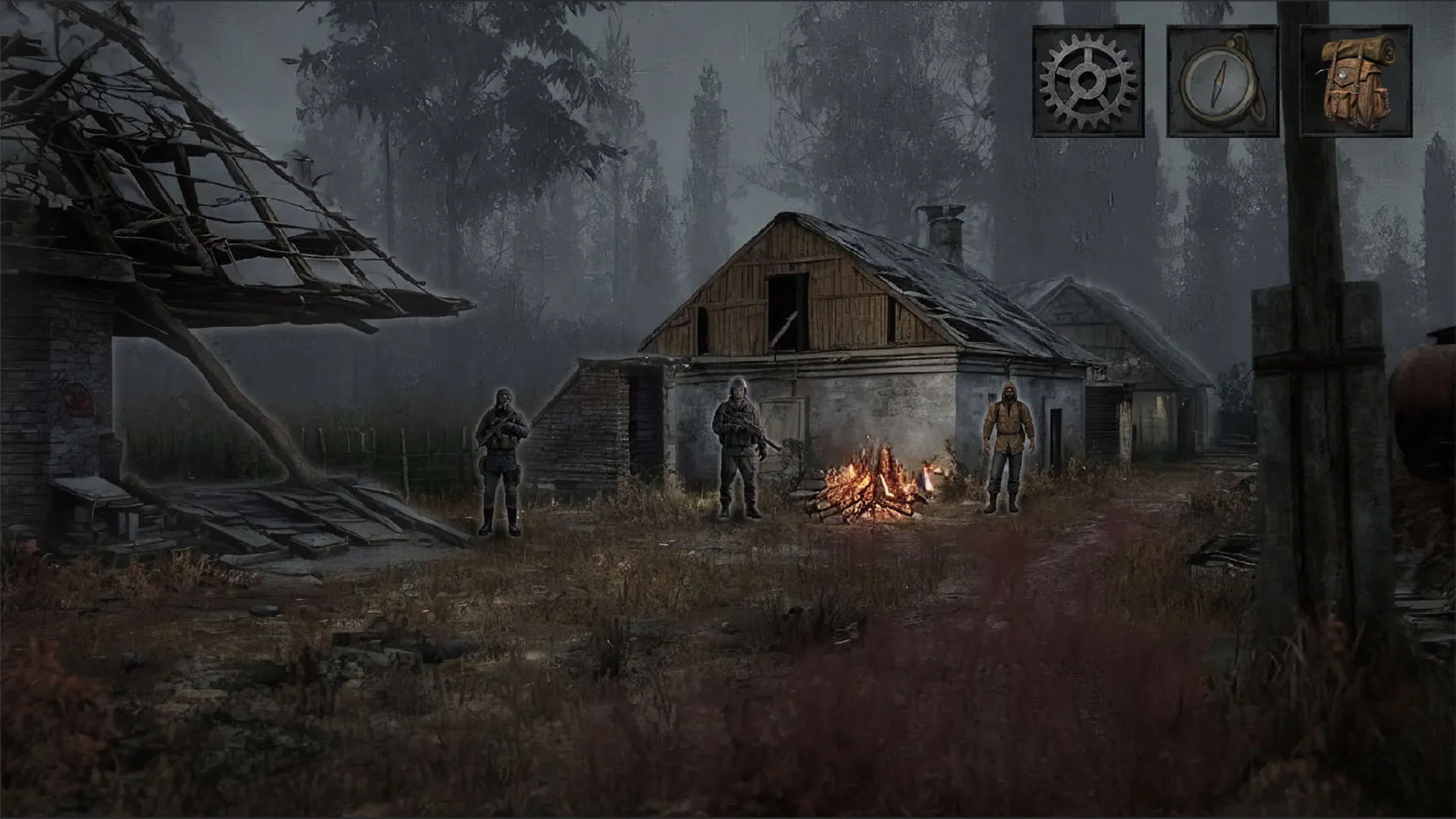Select the masked stalker standing alone on the left
1456x819 pixels.
click(x=501, y=461)
